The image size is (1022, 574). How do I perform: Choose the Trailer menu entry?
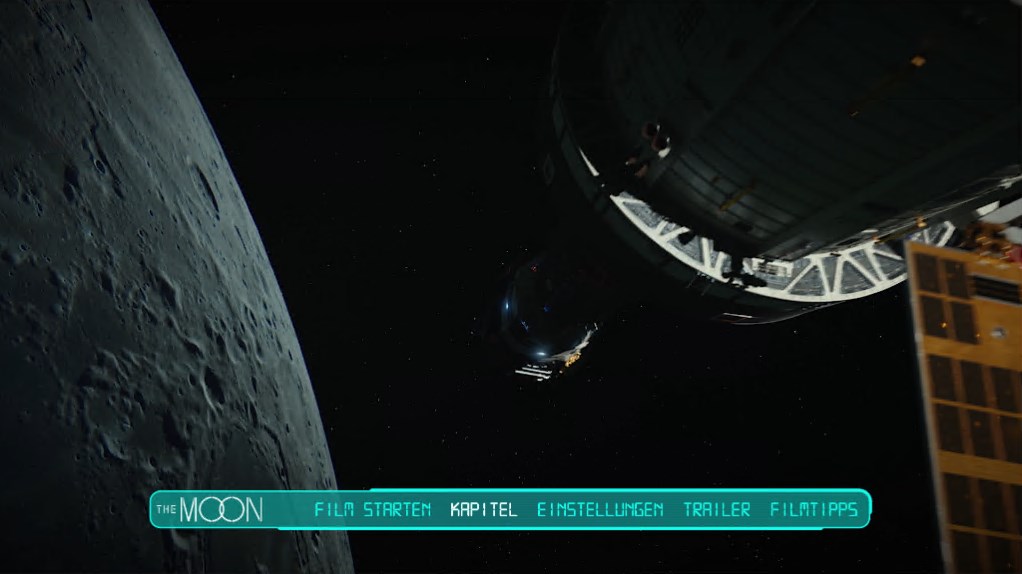click(x=717, y=510)
